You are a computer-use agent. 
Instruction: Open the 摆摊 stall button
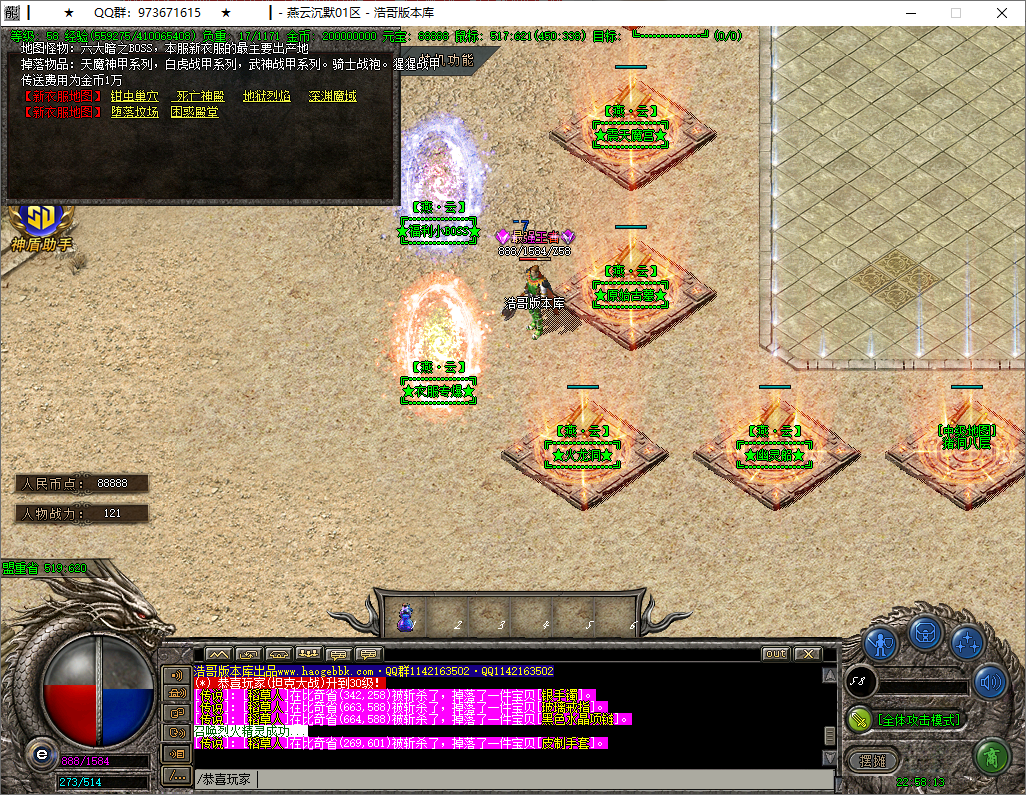tap(874, 760)
